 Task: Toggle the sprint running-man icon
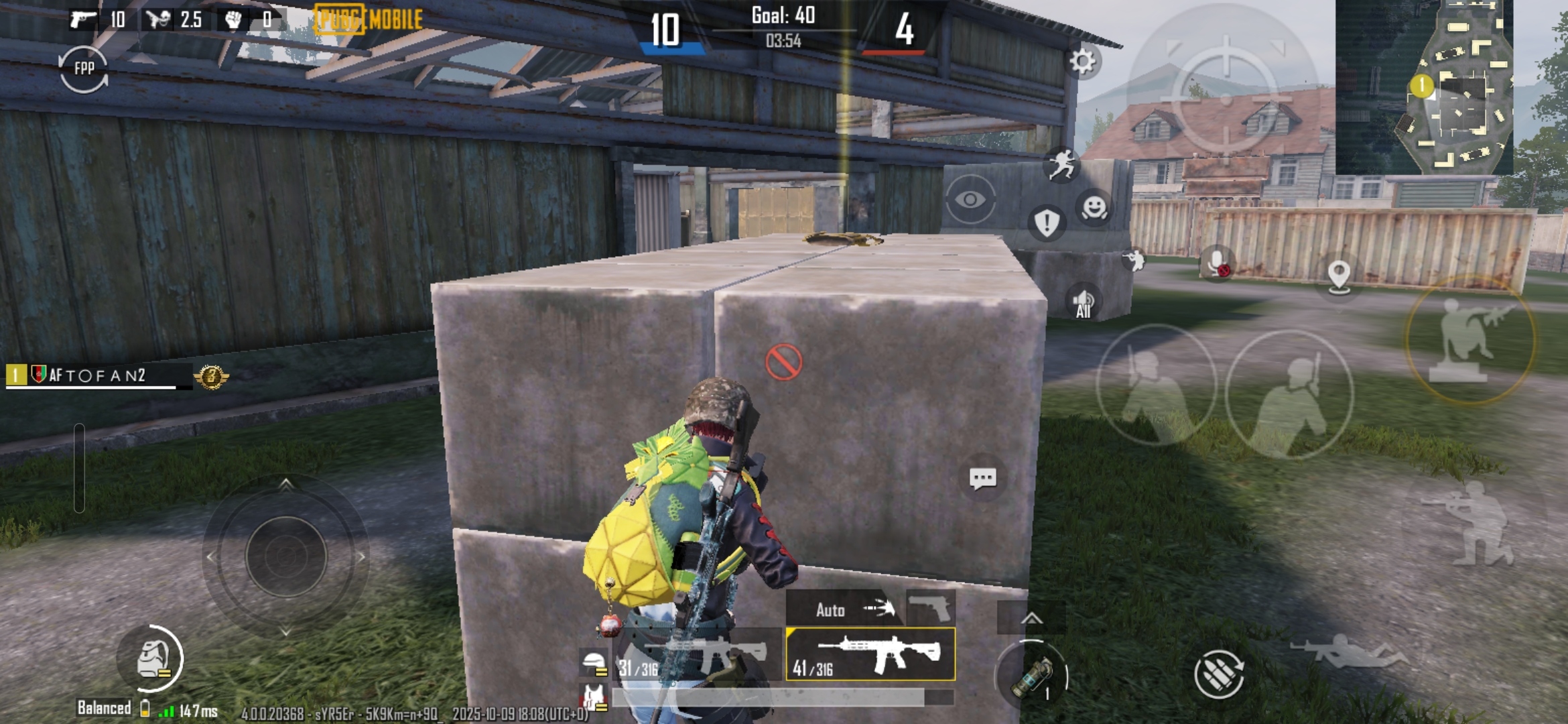click(1062, 165)
